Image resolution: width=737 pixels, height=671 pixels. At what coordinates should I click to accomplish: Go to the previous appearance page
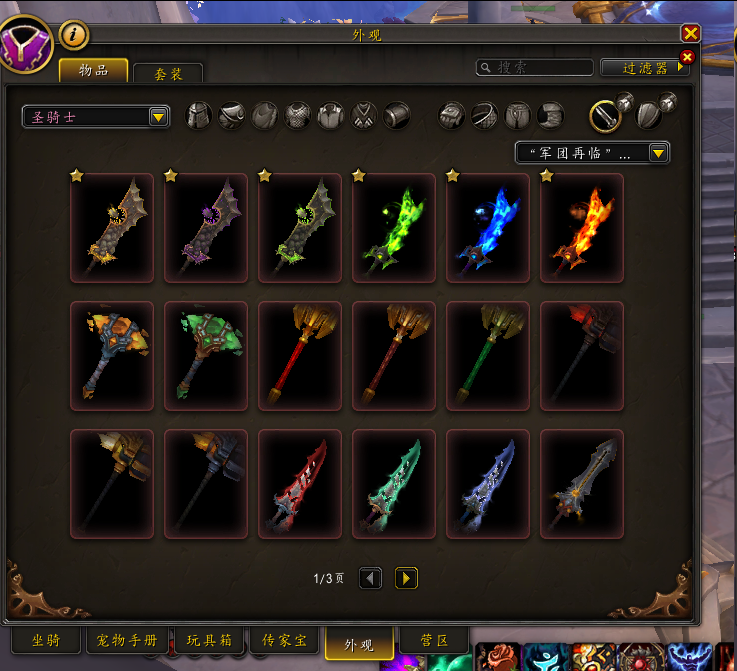point(370,578)
